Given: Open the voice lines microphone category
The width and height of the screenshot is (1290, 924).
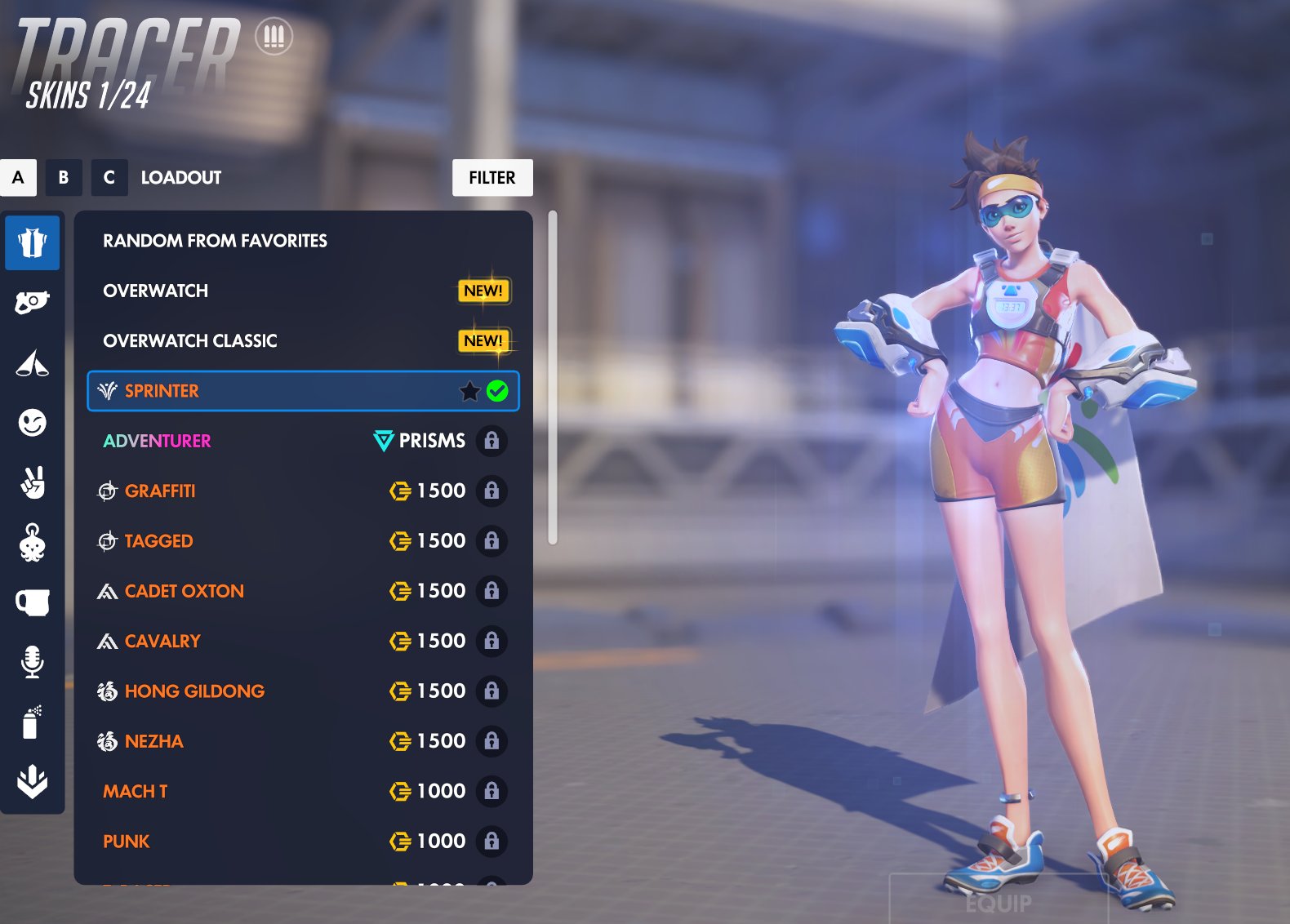Looking at the screenshot, I should pyautogui.click(x=32, y=662).
